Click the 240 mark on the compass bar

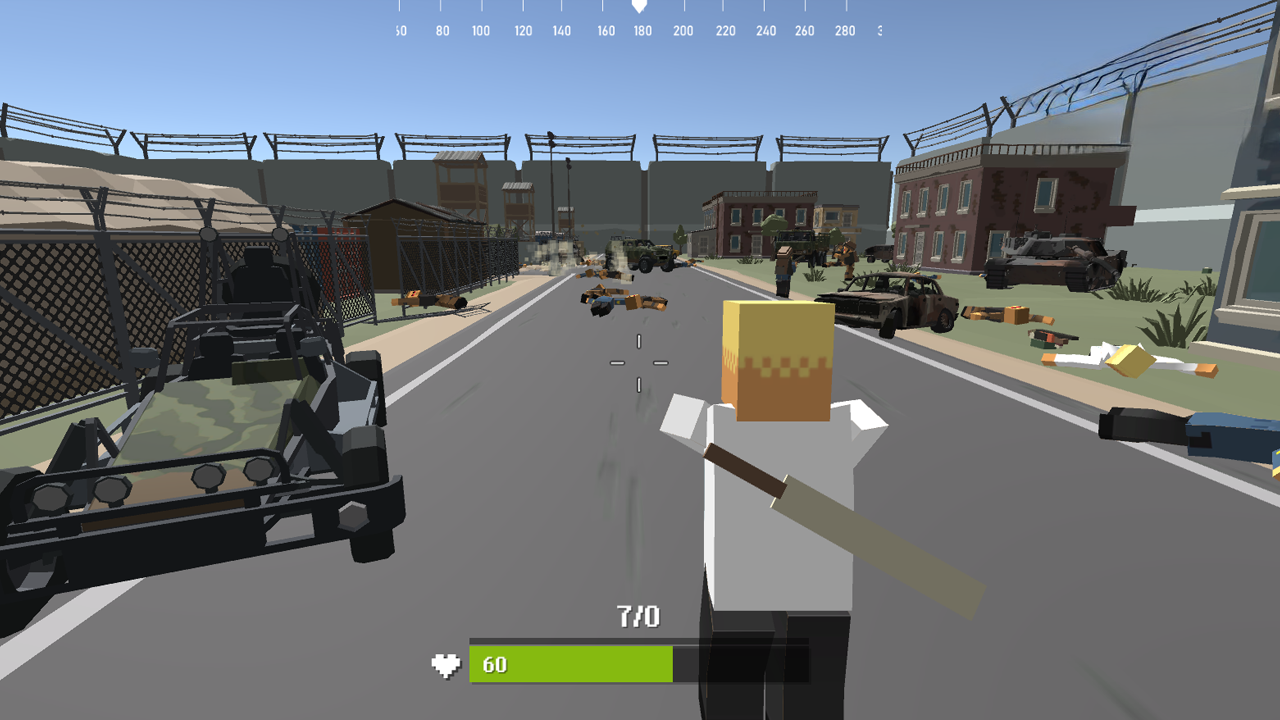click(x=765, y=31)
